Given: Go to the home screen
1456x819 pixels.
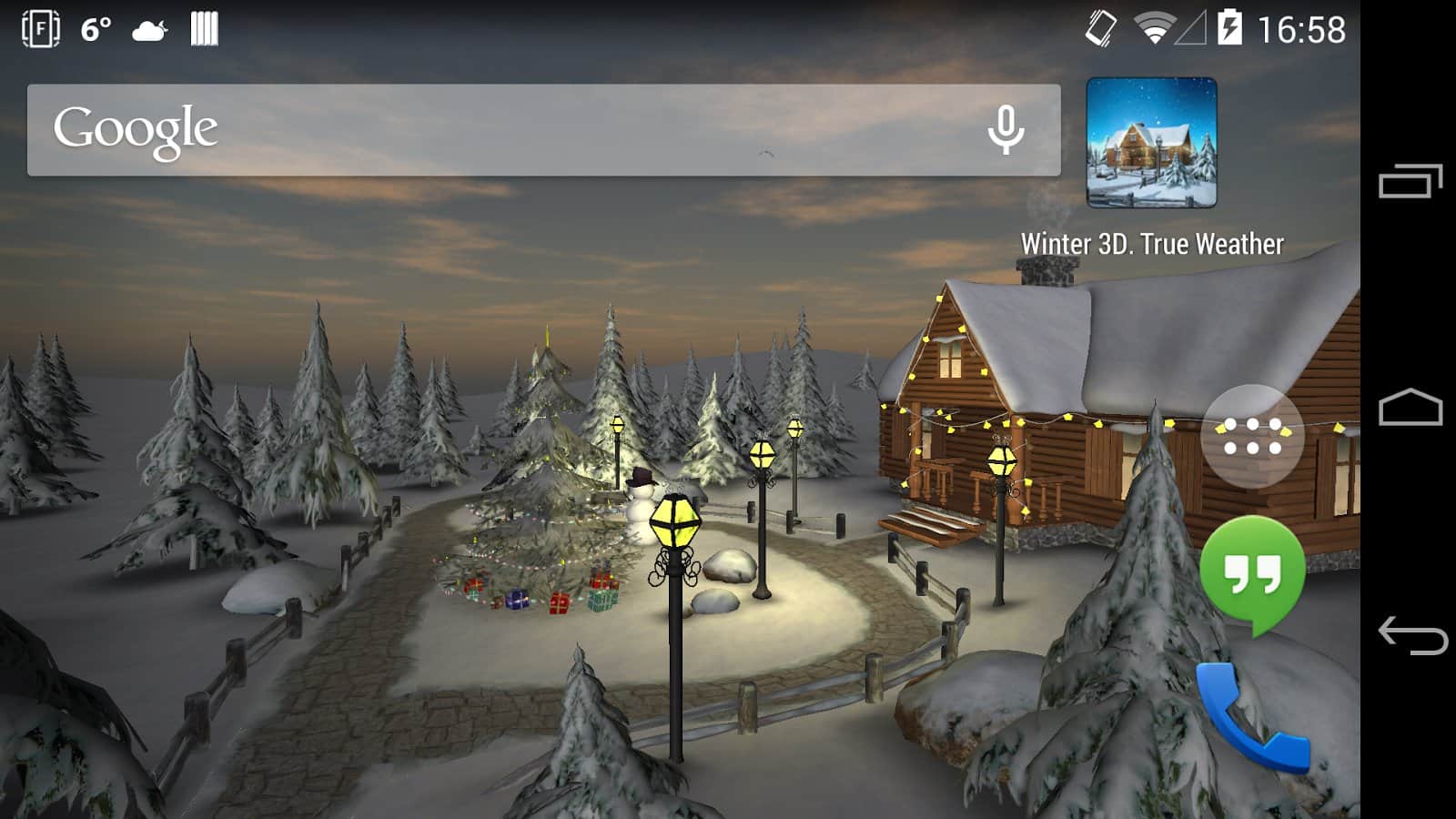Looking at the screenshot, I should (x=1410, y=409).
